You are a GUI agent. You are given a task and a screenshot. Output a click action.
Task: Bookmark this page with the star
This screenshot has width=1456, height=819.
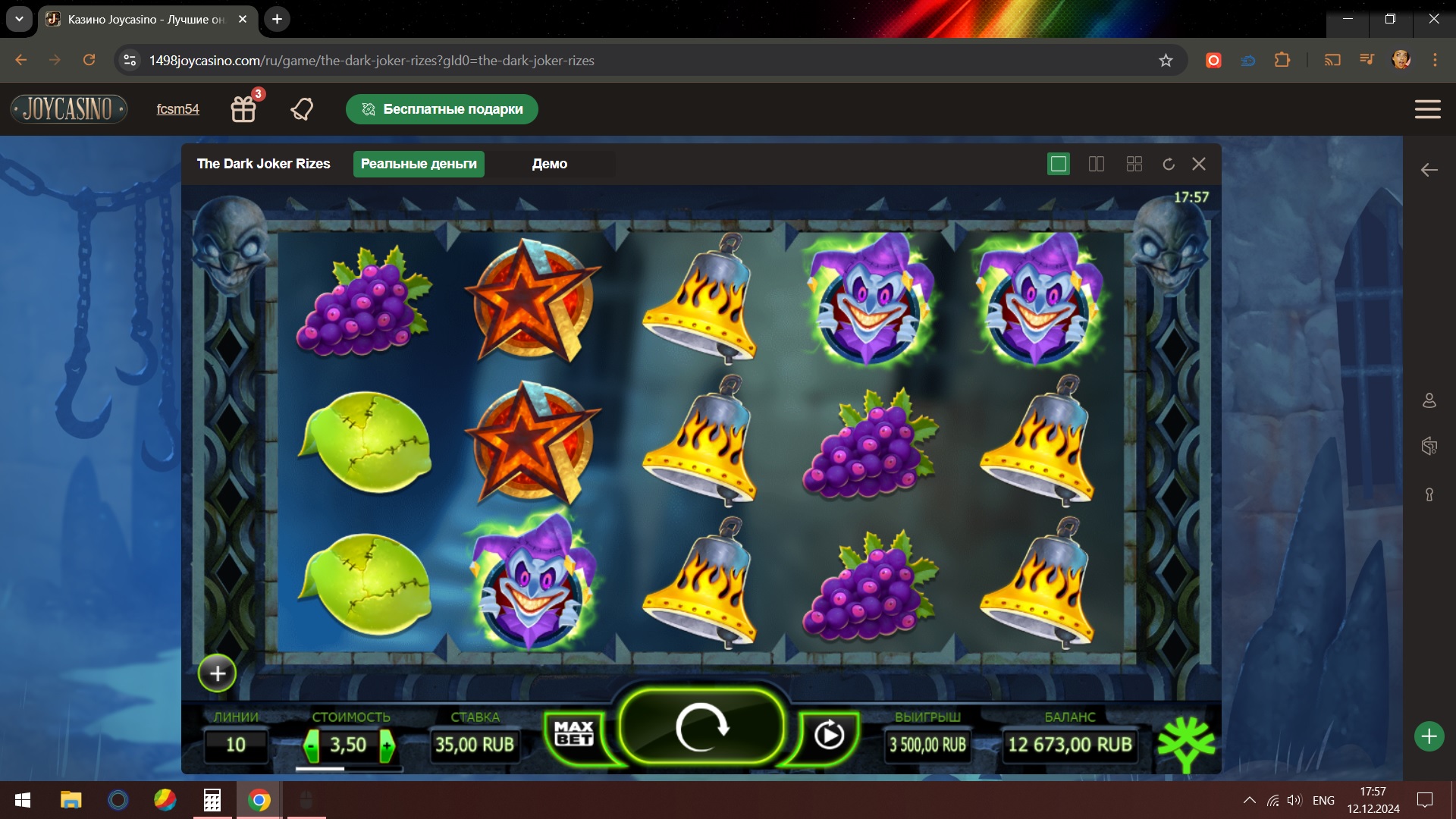1166,61
